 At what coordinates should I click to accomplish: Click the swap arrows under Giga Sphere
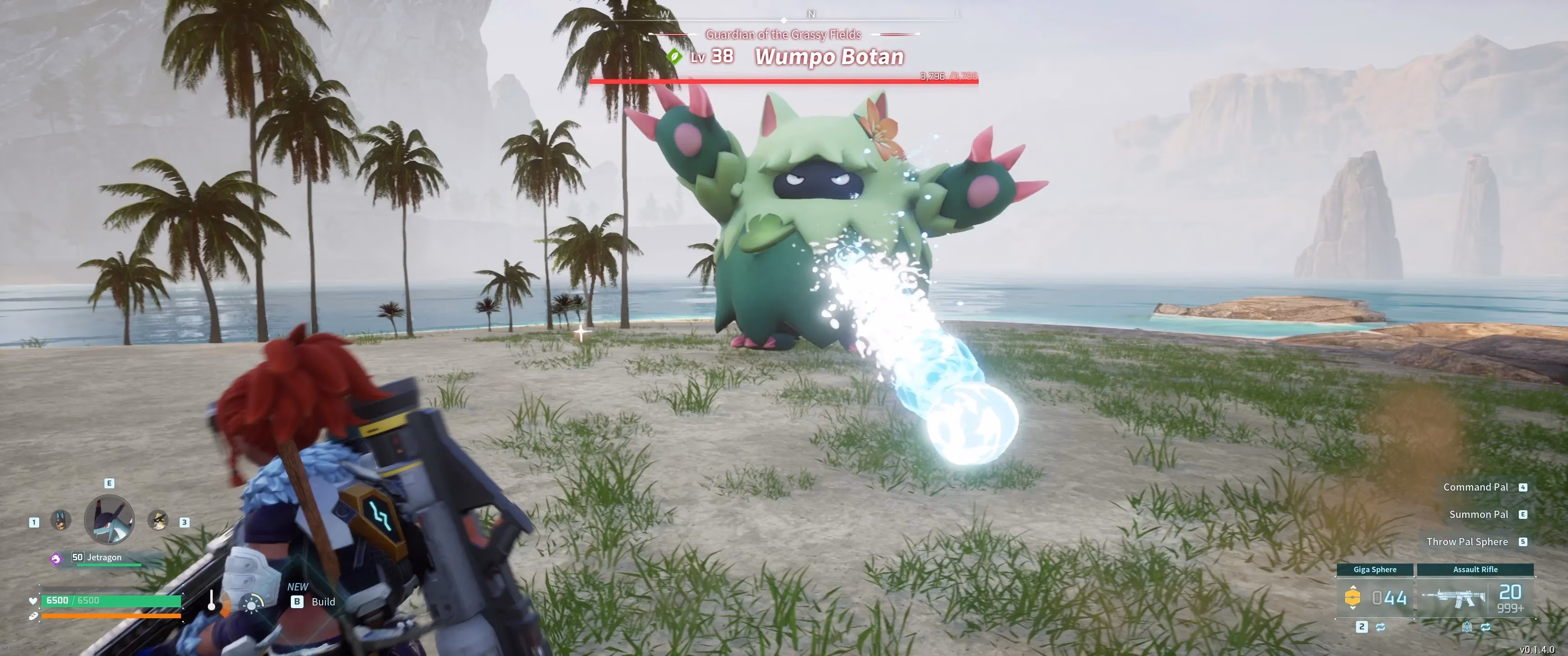(x=1381, y=627)
